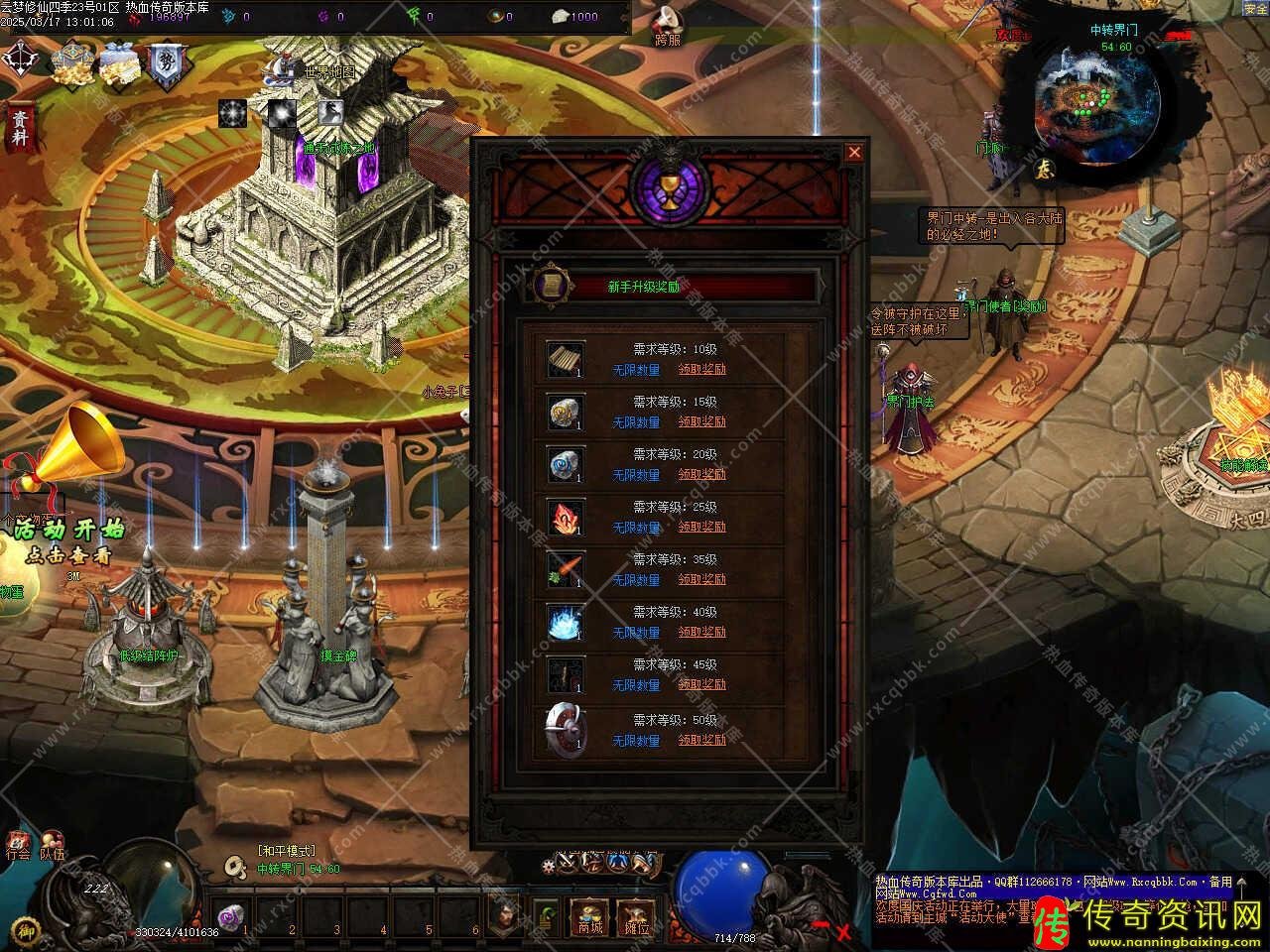Close the newbie level reward window
This screenshot has height=952, width=1270.
(x=853, y=153)
